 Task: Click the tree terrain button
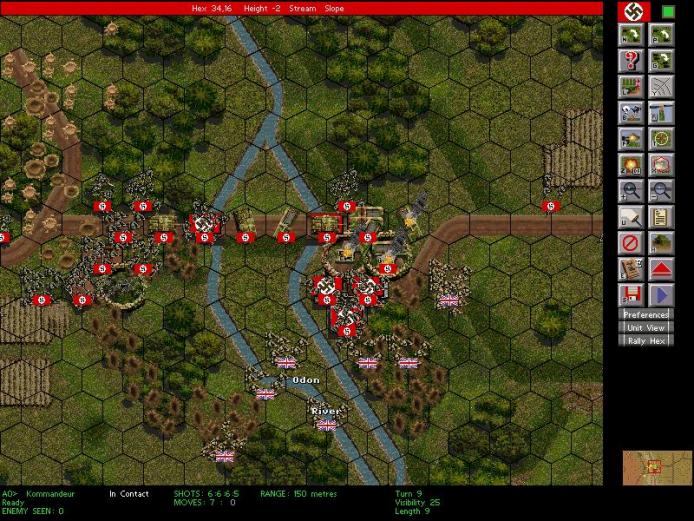tap(660, 243)
